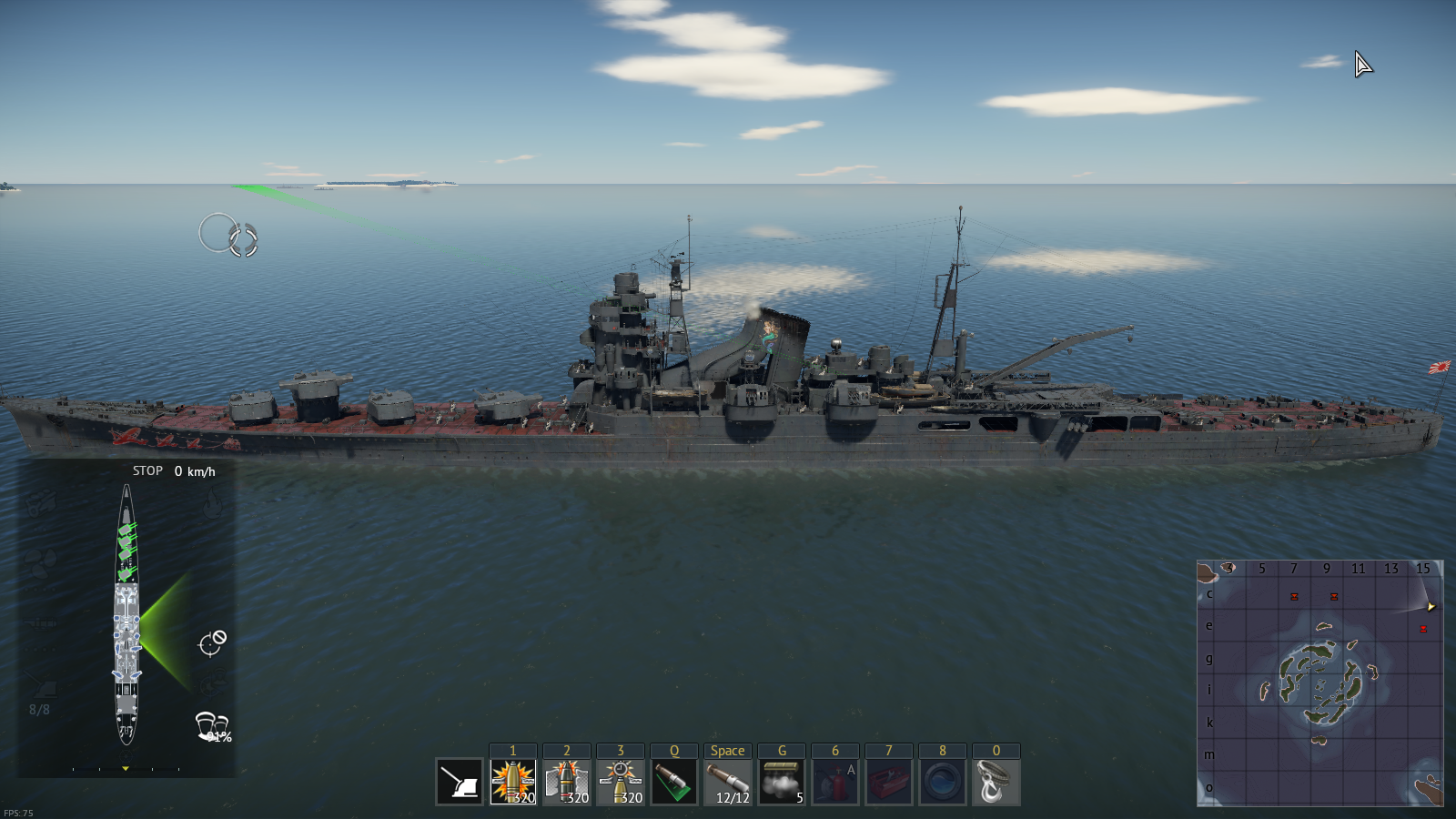Activate the fire extinguisher action
This screenshot has height=819, width=1456.
click(x=835, y=782)
